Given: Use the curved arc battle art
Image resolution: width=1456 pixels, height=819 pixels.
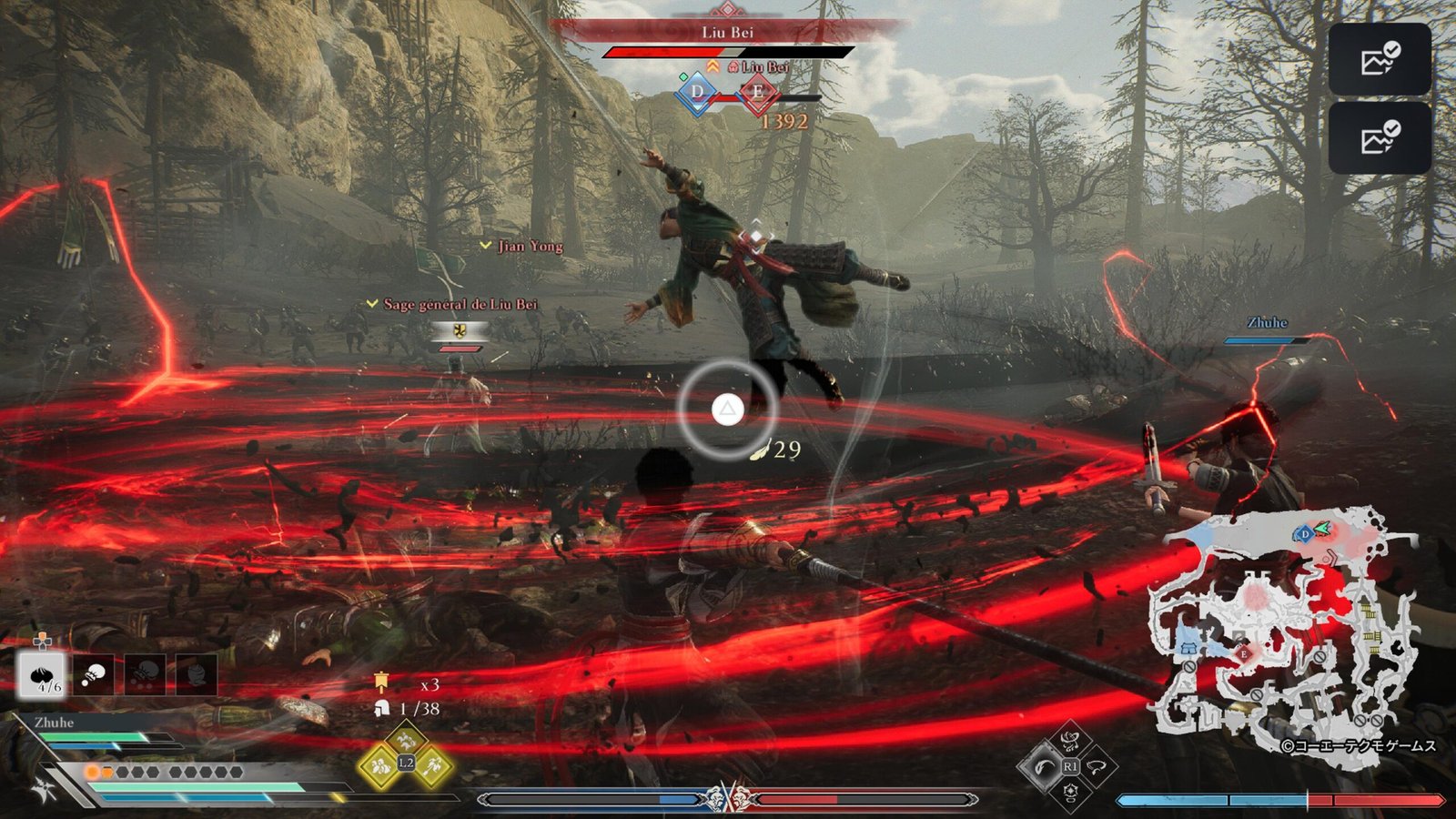Looking at the screenshot, I should click(1098, 767).
